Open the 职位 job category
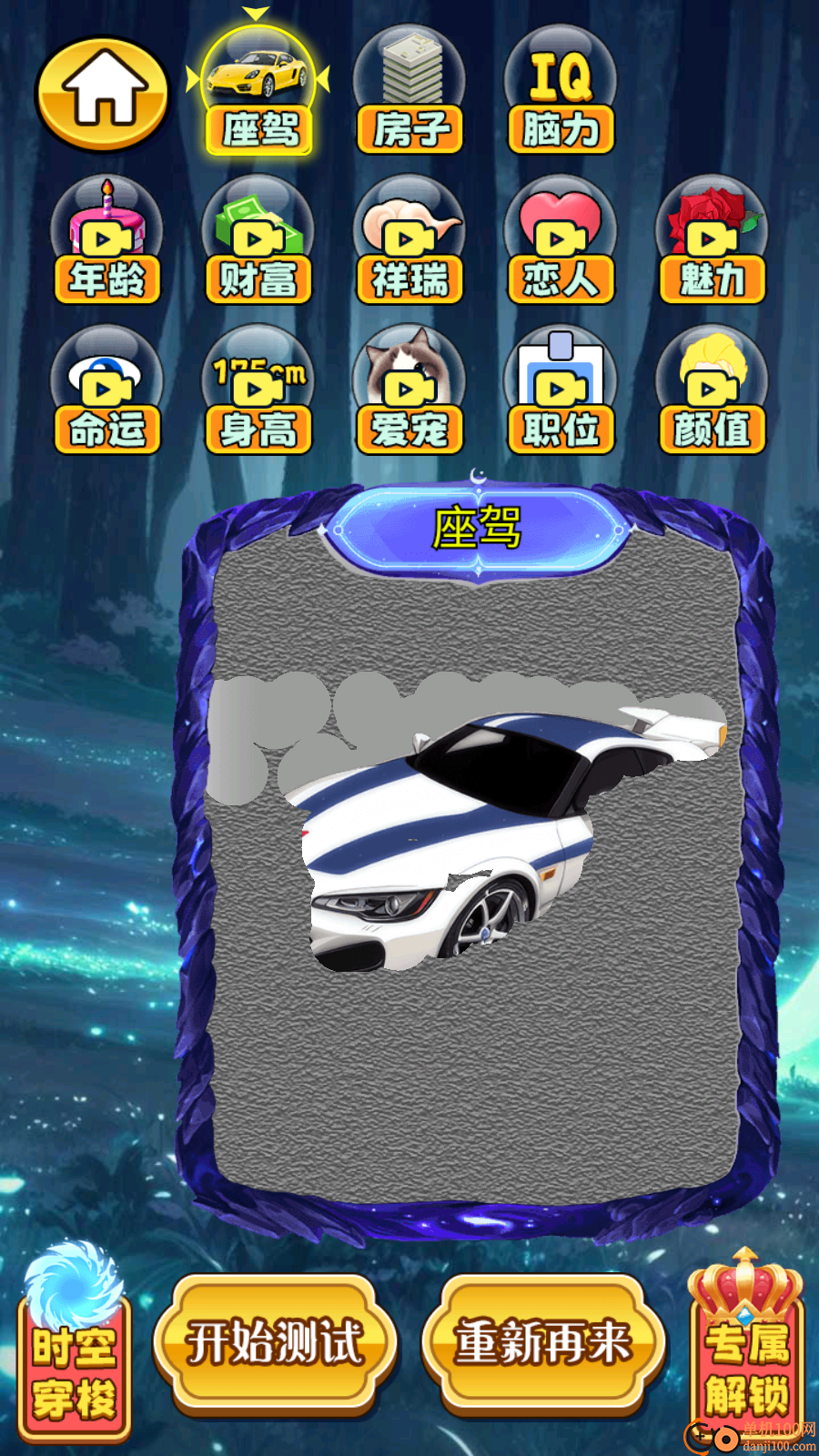819x1456 pixels. coord(561,393)
